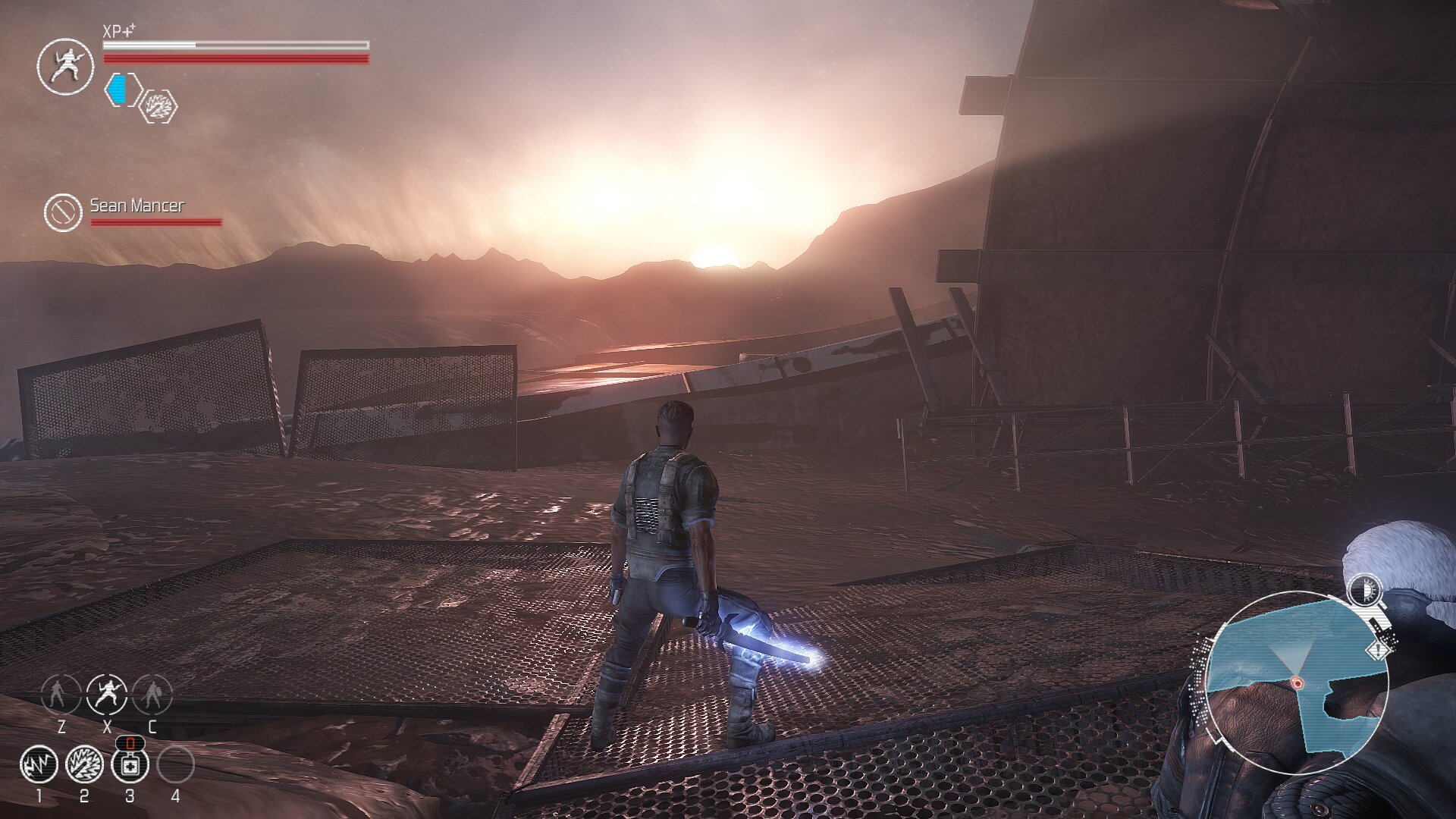Activate the lightning bolt ability in slot 1
Image resolution: width=1456 pixels, height=819 pixels.
(x=39, y=764)
